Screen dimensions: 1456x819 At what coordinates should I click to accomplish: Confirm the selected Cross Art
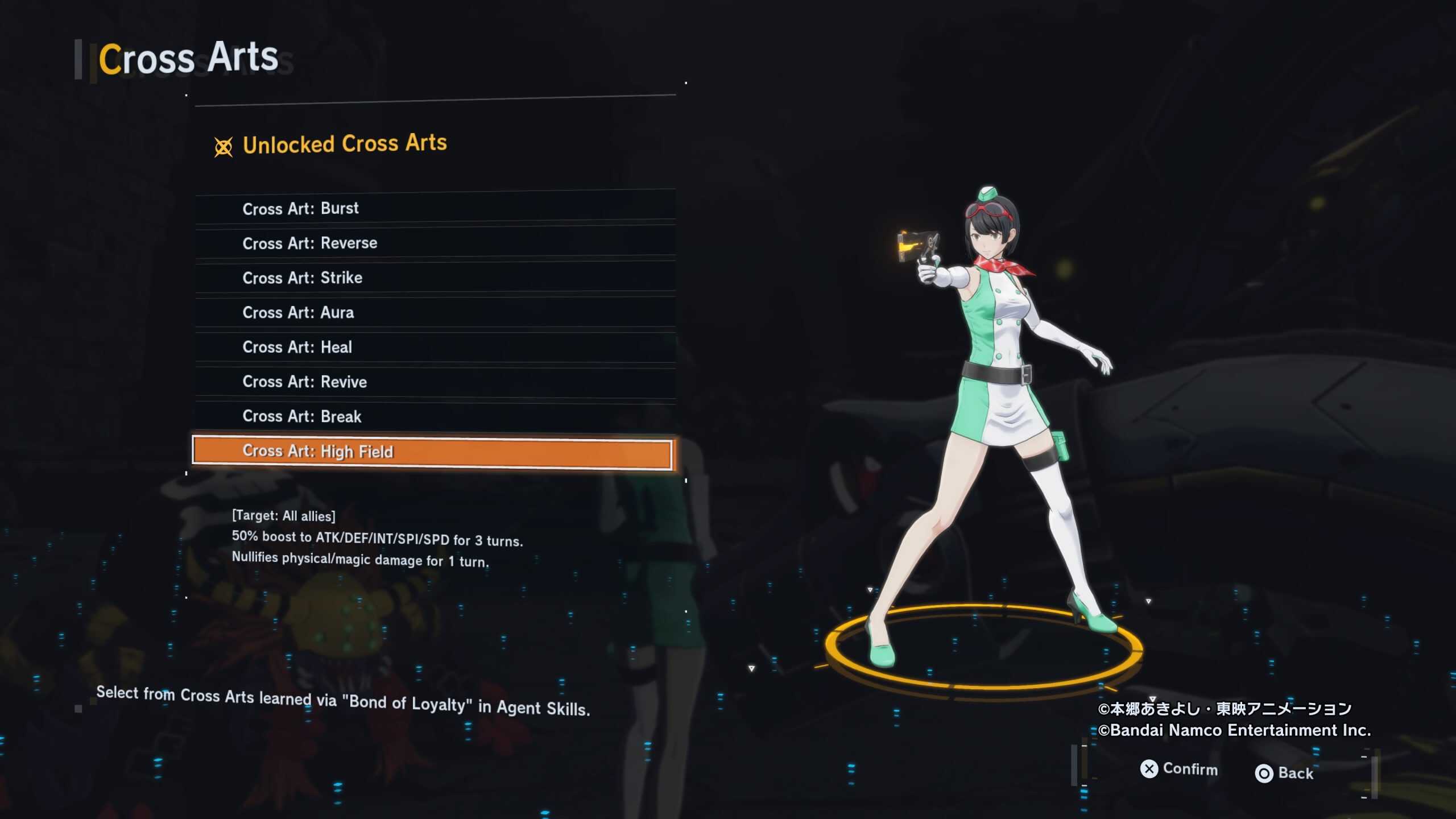(x=1178, y=769)
